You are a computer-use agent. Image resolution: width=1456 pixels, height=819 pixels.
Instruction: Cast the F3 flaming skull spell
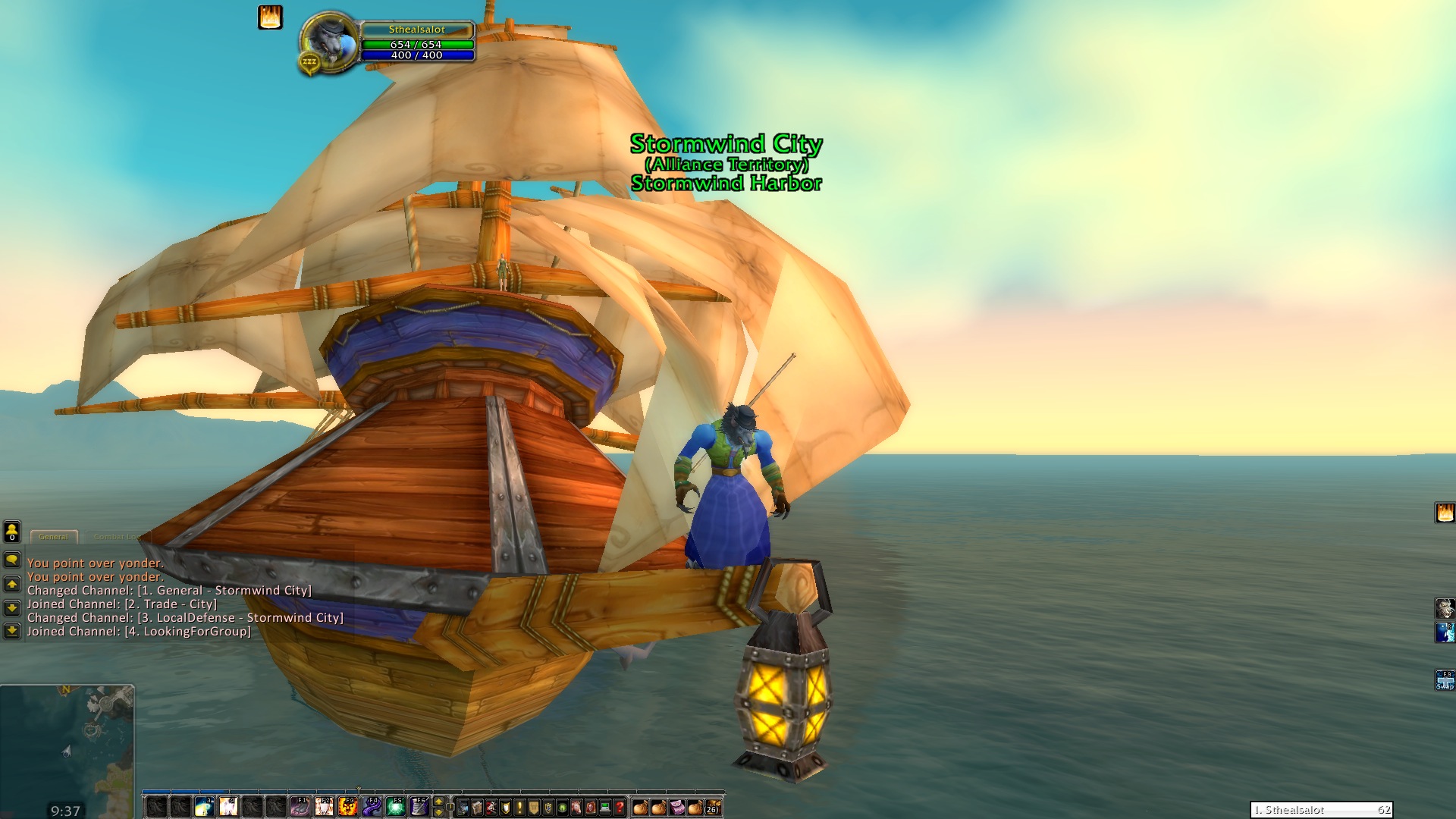[348, 807]
